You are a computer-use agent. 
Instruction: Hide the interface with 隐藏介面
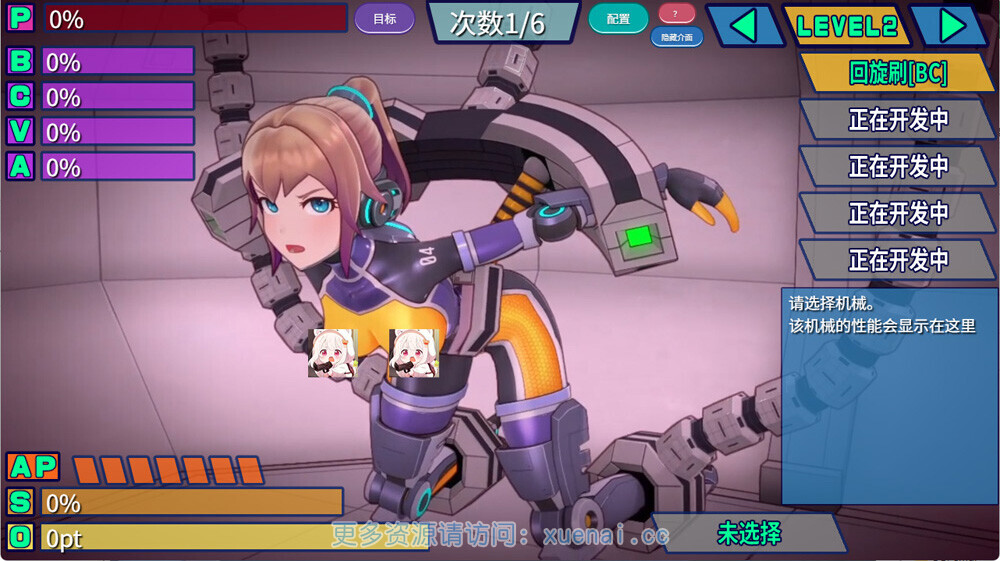point(677,37)
